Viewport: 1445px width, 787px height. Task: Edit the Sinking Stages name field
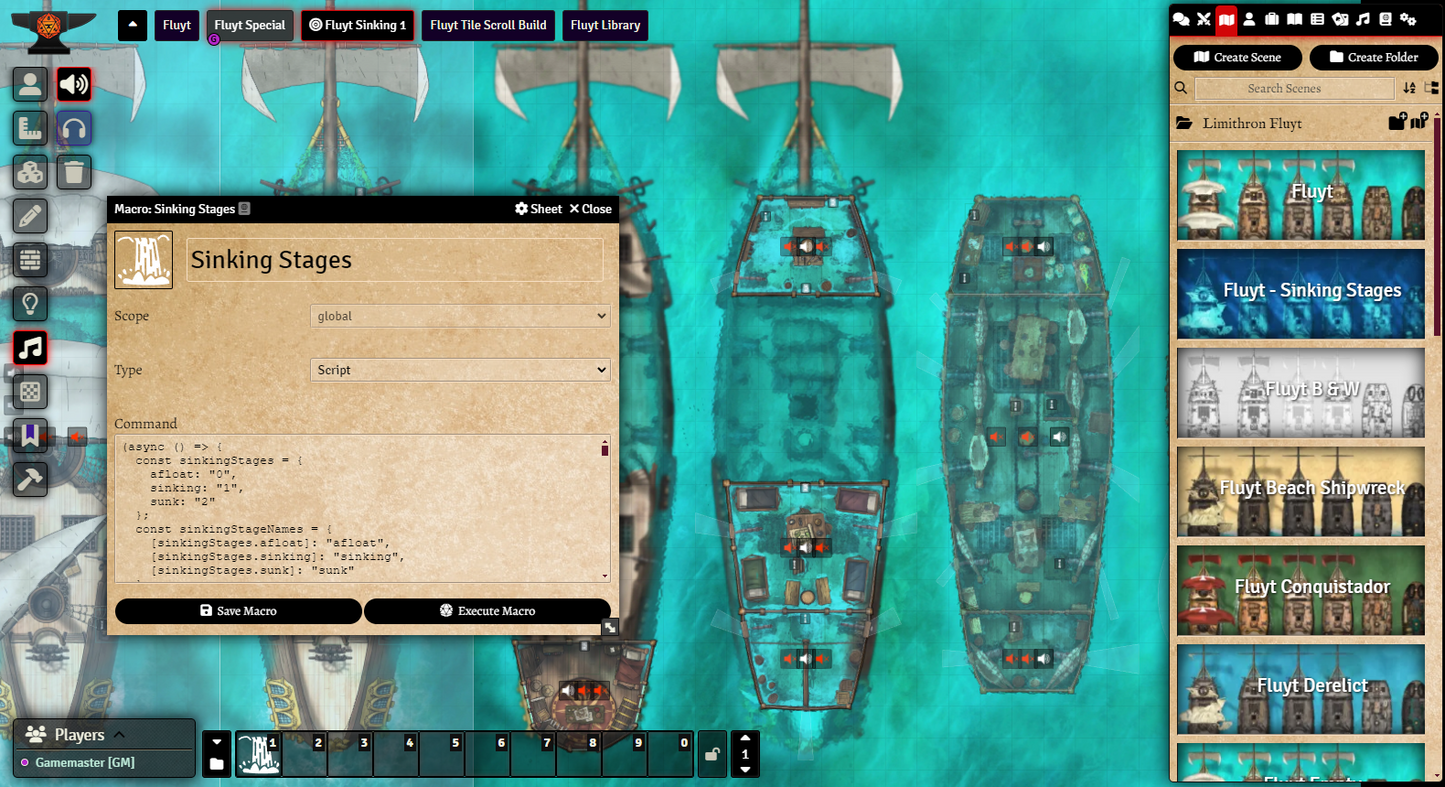pyautogui.click(x=394, y=260)
